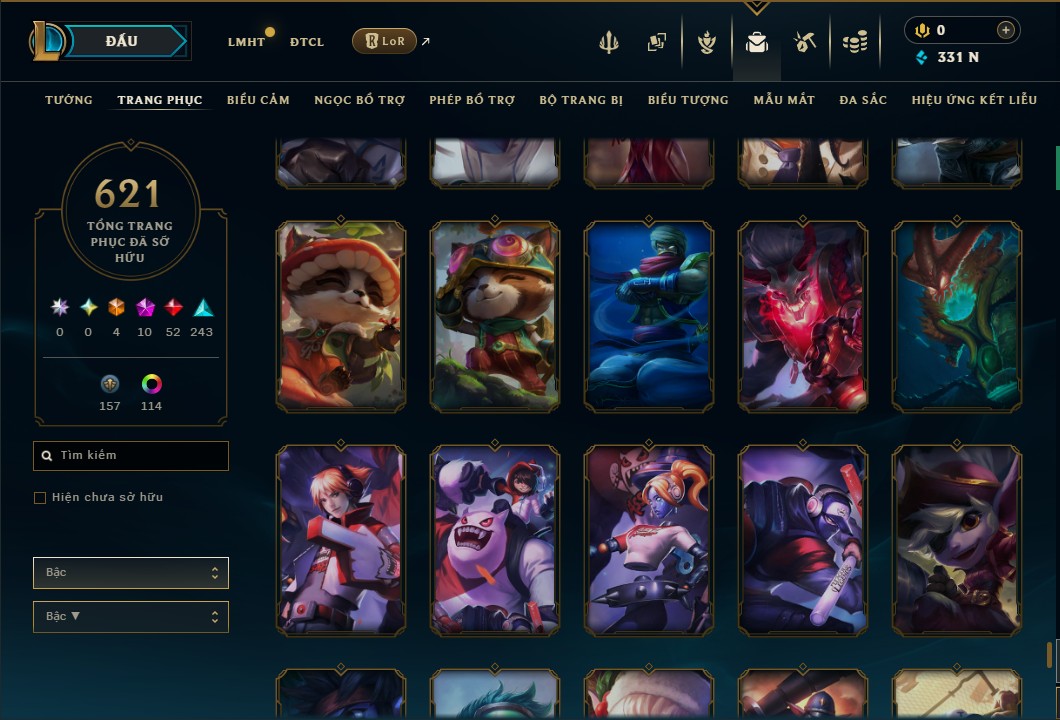Go to the NGỌC BỔ TRỢ tab
1060x720 pixels.
tap(359, 100)
